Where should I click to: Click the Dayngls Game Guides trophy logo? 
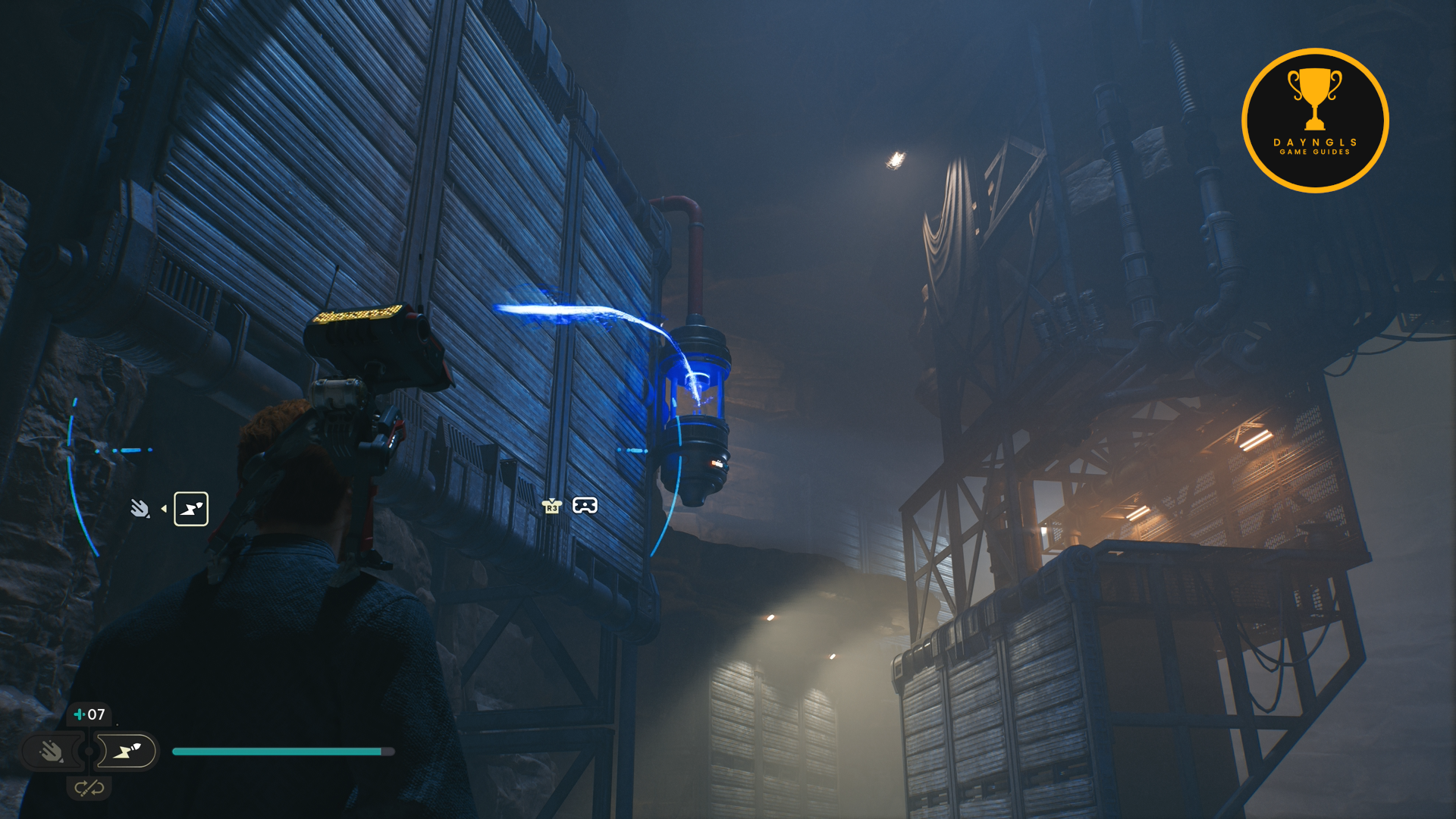tap(1315, 121)
